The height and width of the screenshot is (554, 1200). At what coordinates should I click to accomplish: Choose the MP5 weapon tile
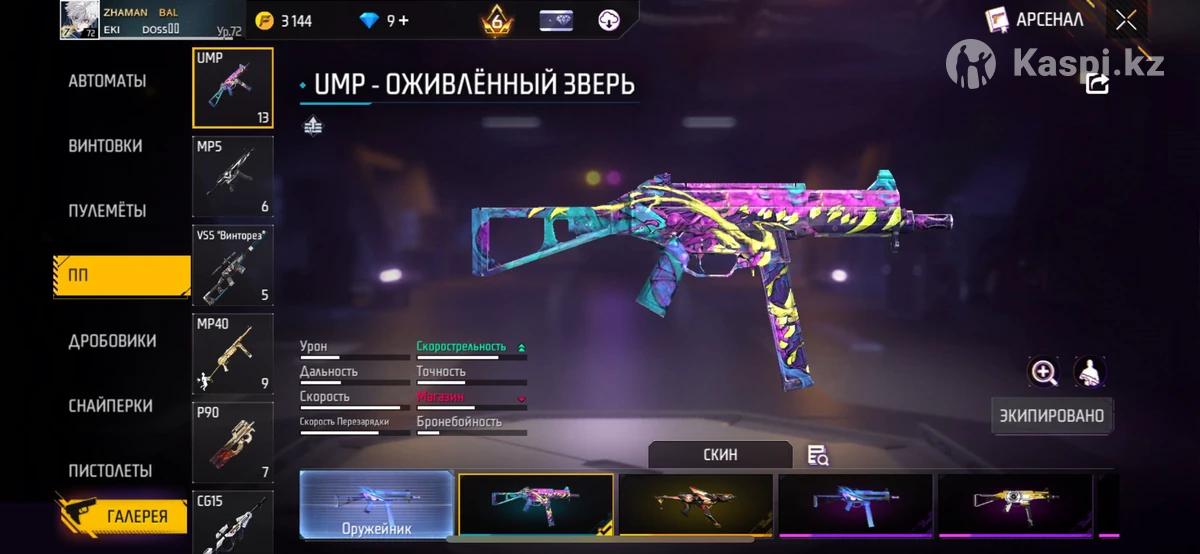pyautogui.click(x=232, y=176)
